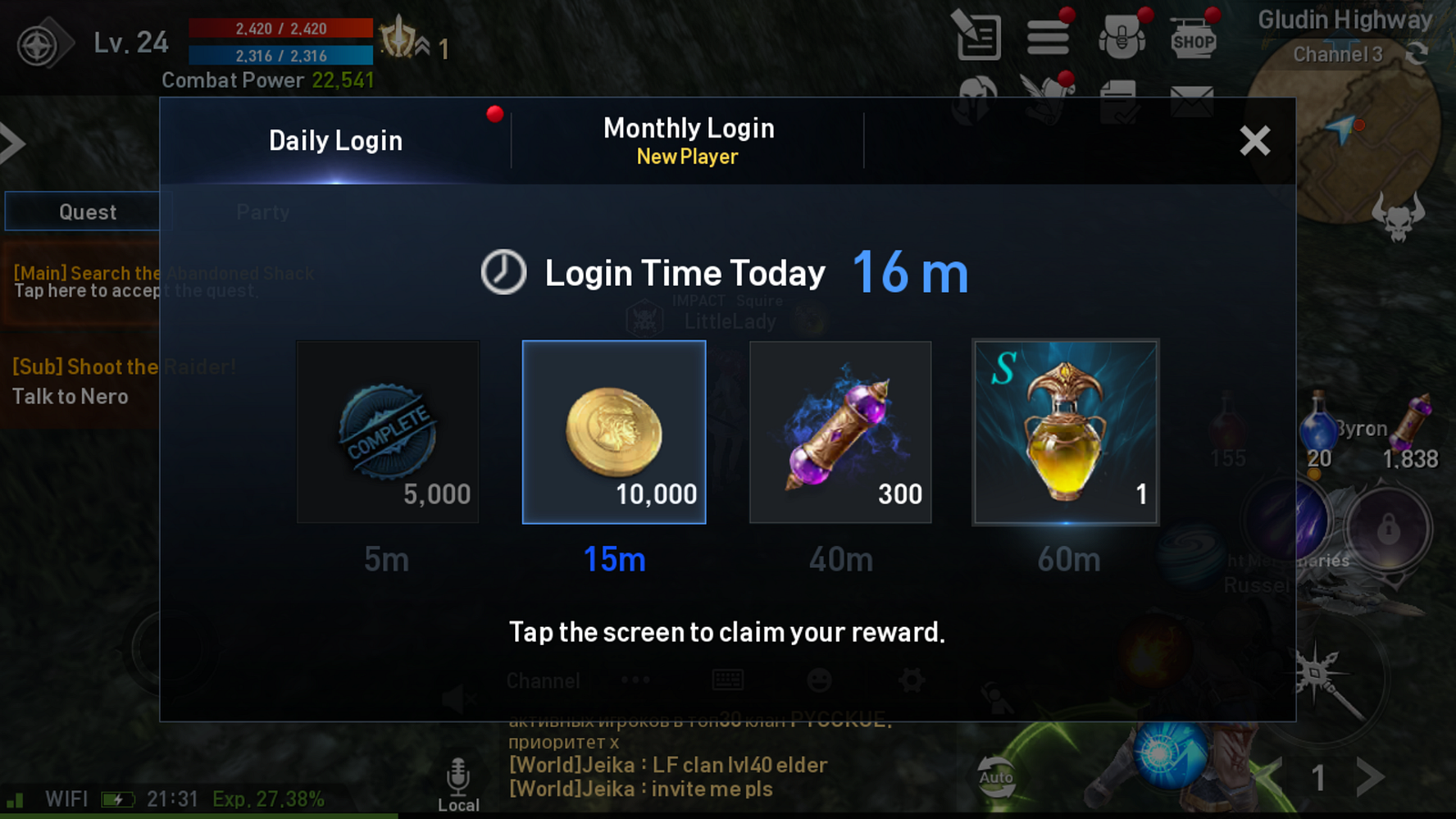Image resolution: width=1456 pixels, height=819 pixels.
Task: Use the blue potion quick slot
Action: (x=1317, y=428)
